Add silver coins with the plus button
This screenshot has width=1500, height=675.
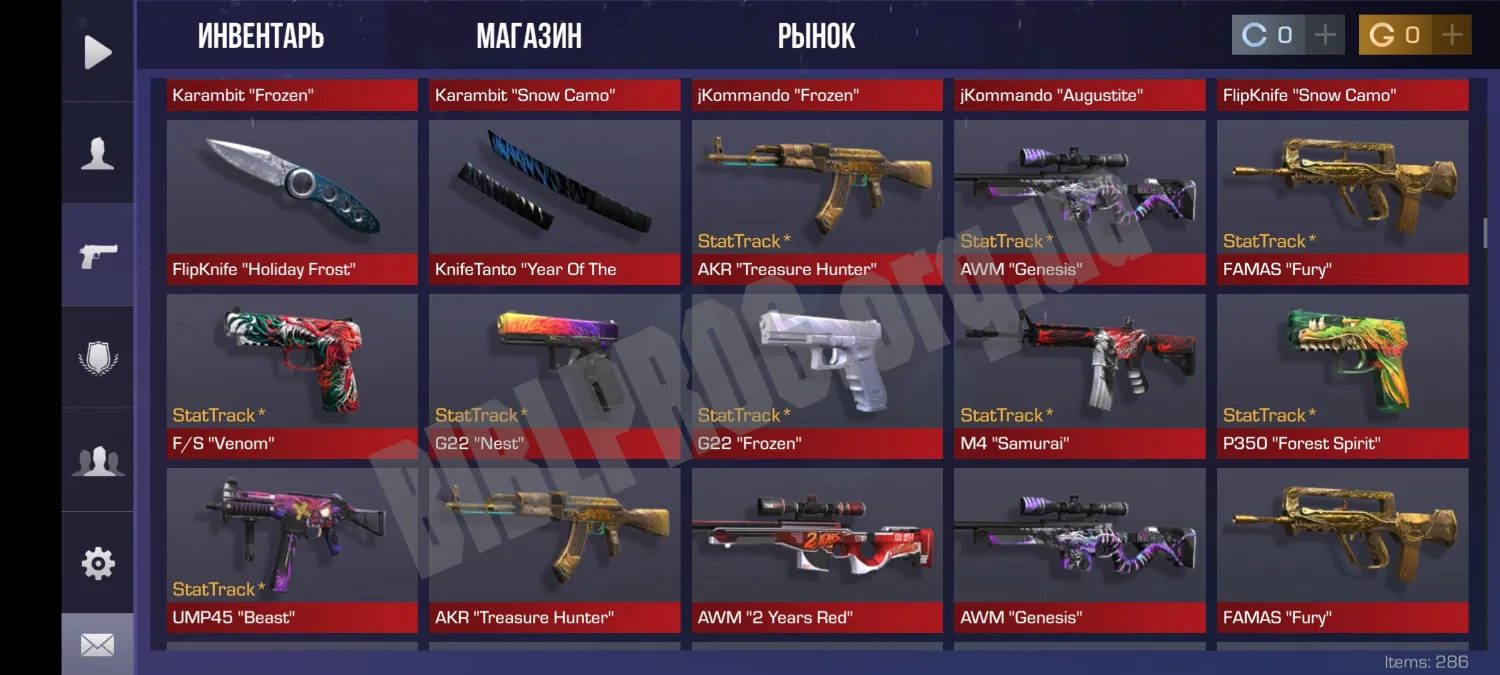point(1325,36)
